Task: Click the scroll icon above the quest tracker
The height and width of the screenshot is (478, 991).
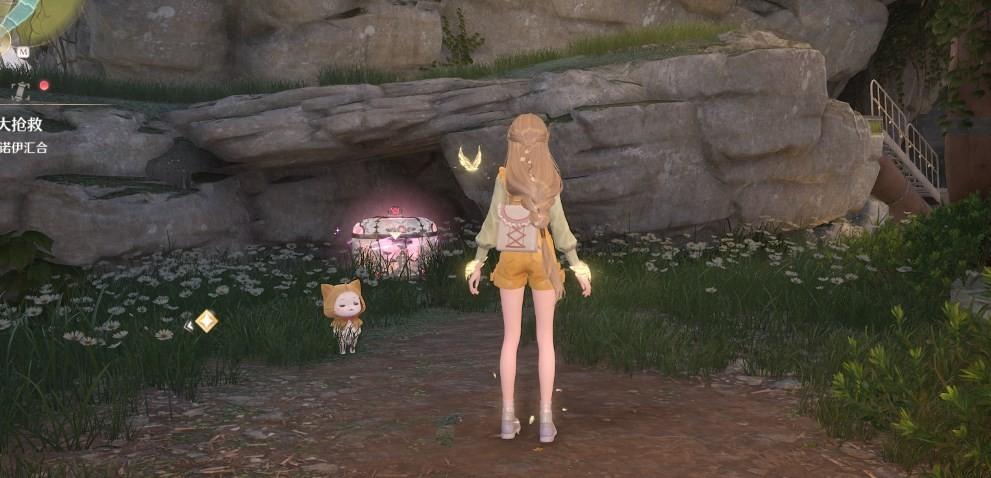Action: pos(20,90)
